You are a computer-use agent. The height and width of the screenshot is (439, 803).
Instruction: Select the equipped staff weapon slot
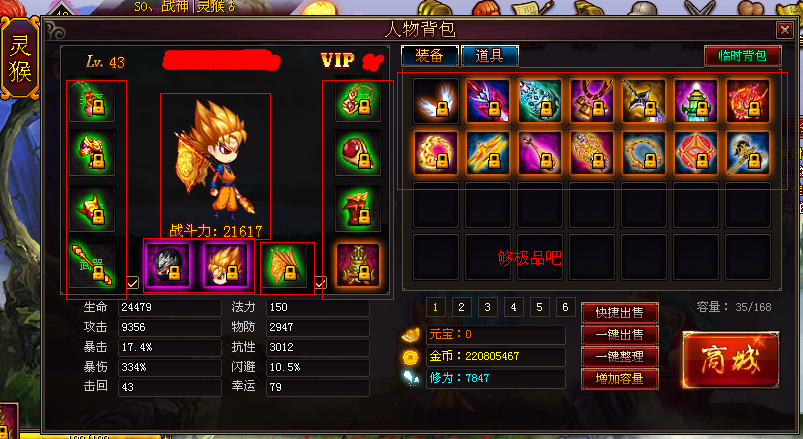[91, 264]
